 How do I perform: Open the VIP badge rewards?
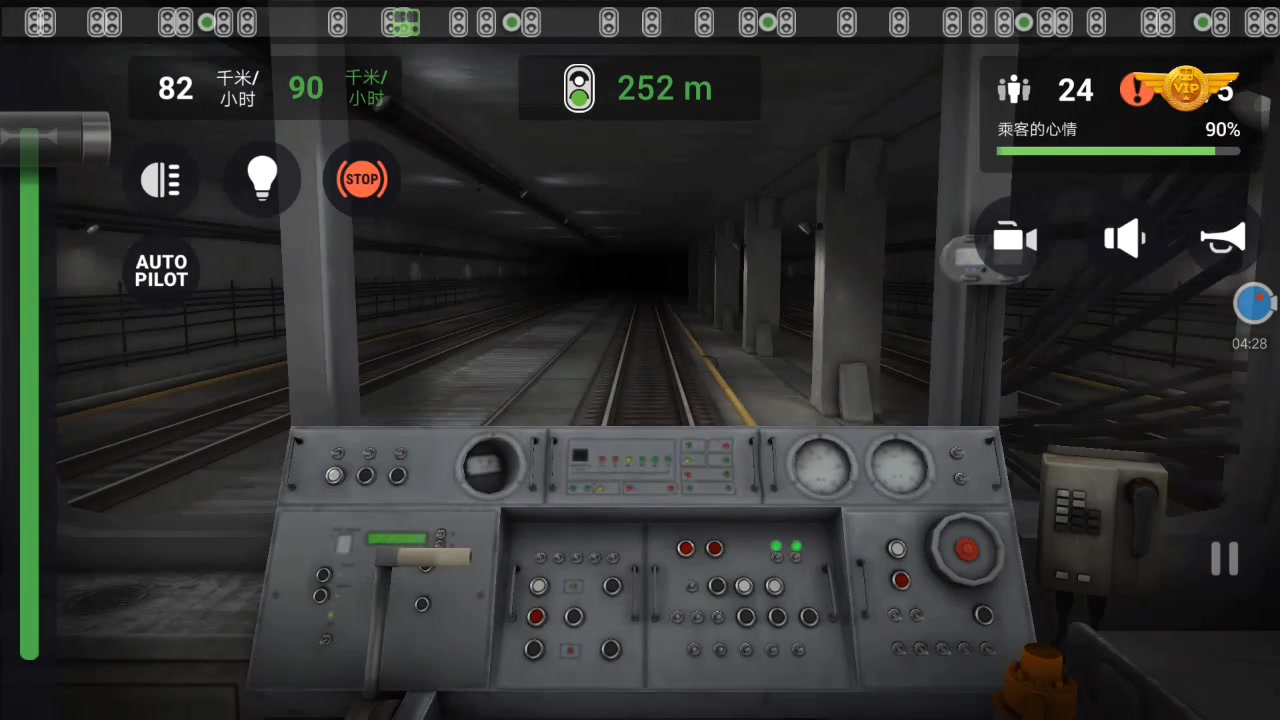(1186, 88)
